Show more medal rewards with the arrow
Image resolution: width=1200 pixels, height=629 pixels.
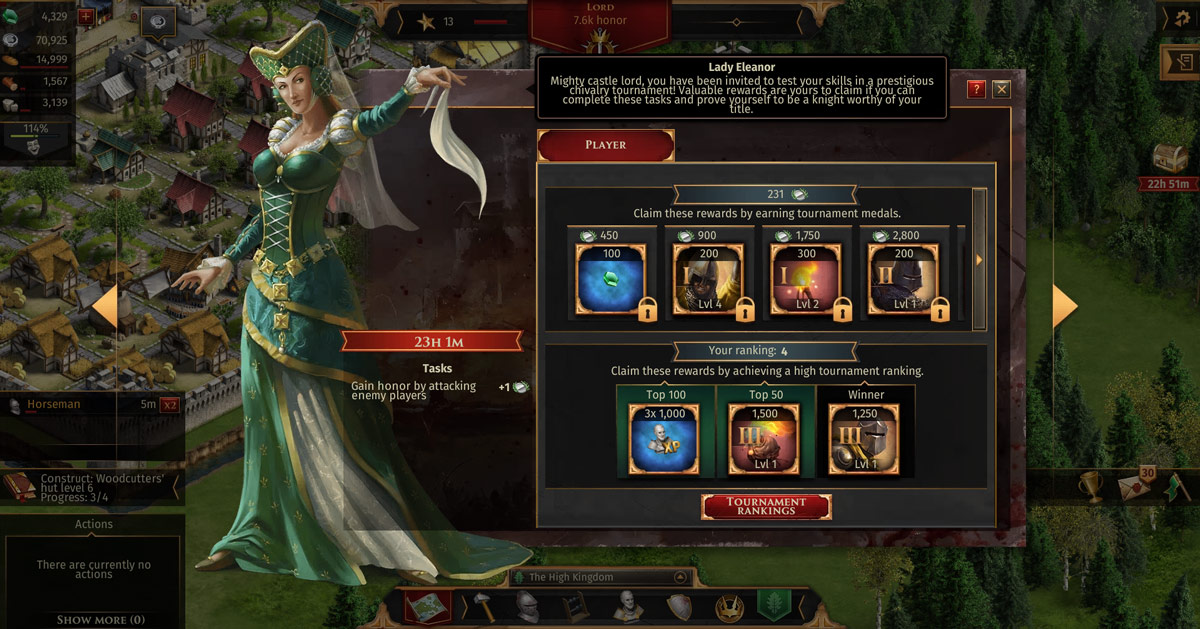pyautogui.click(x=979, y=260)
